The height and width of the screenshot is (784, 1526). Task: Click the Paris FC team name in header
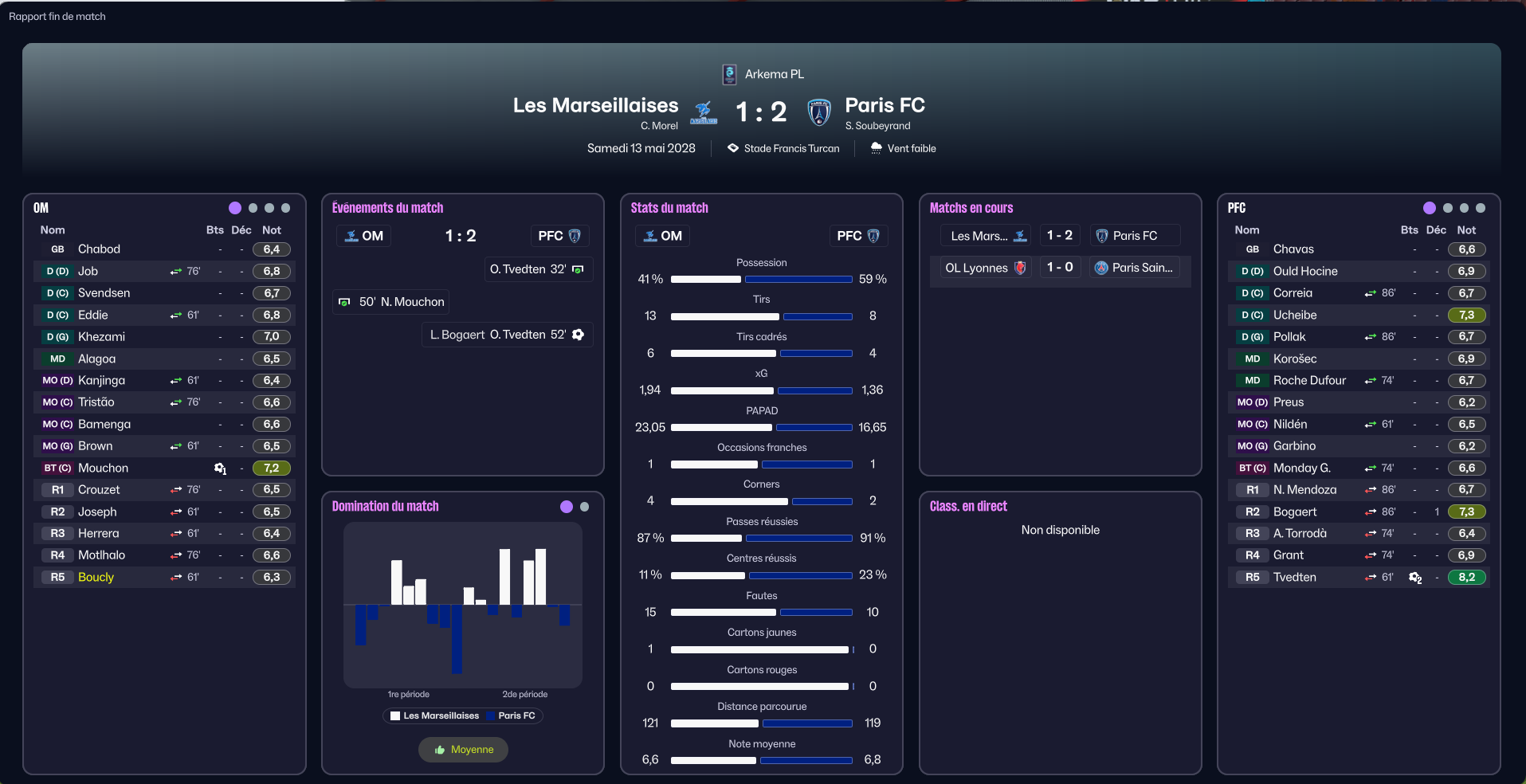coord(885,105)
